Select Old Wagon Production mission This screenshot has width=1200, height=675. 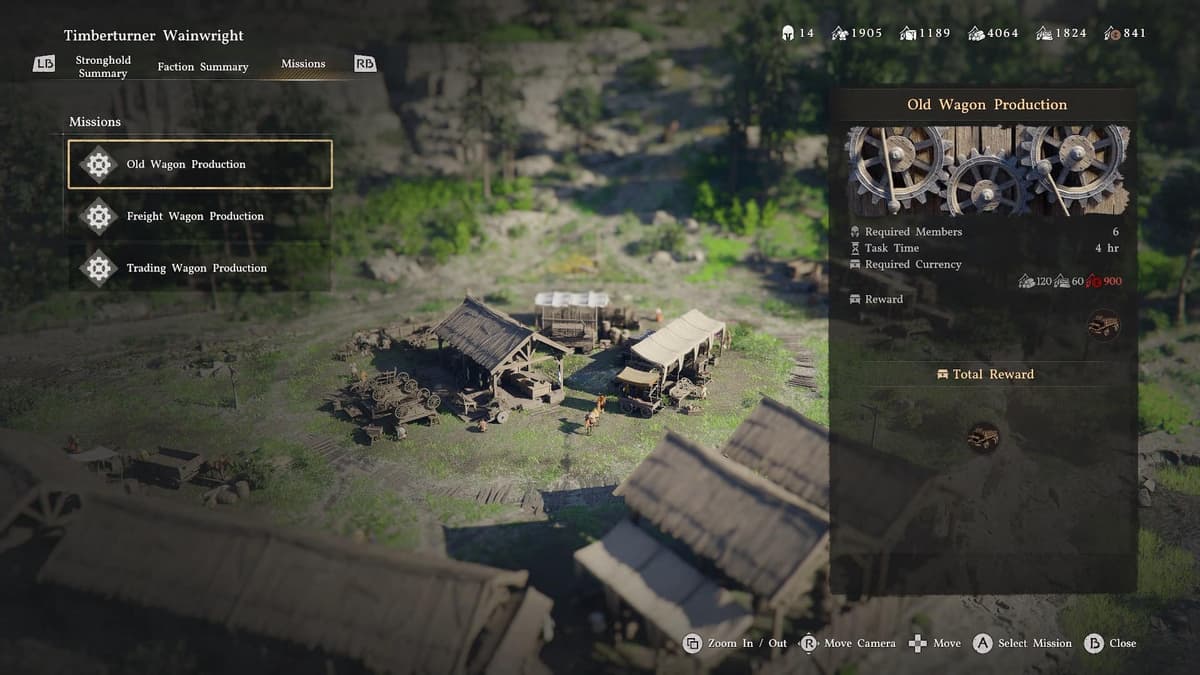coord(199,164)
